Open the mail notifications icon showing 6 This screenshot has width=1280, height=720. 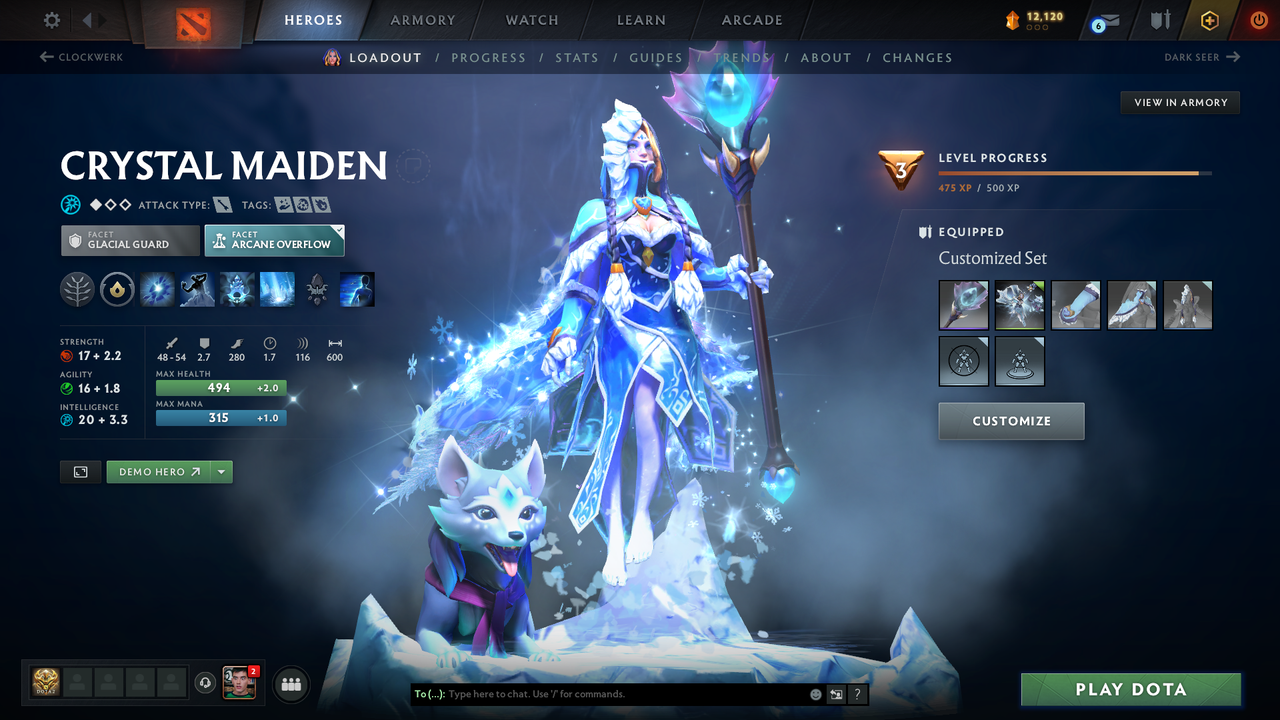pos(1104,20)
